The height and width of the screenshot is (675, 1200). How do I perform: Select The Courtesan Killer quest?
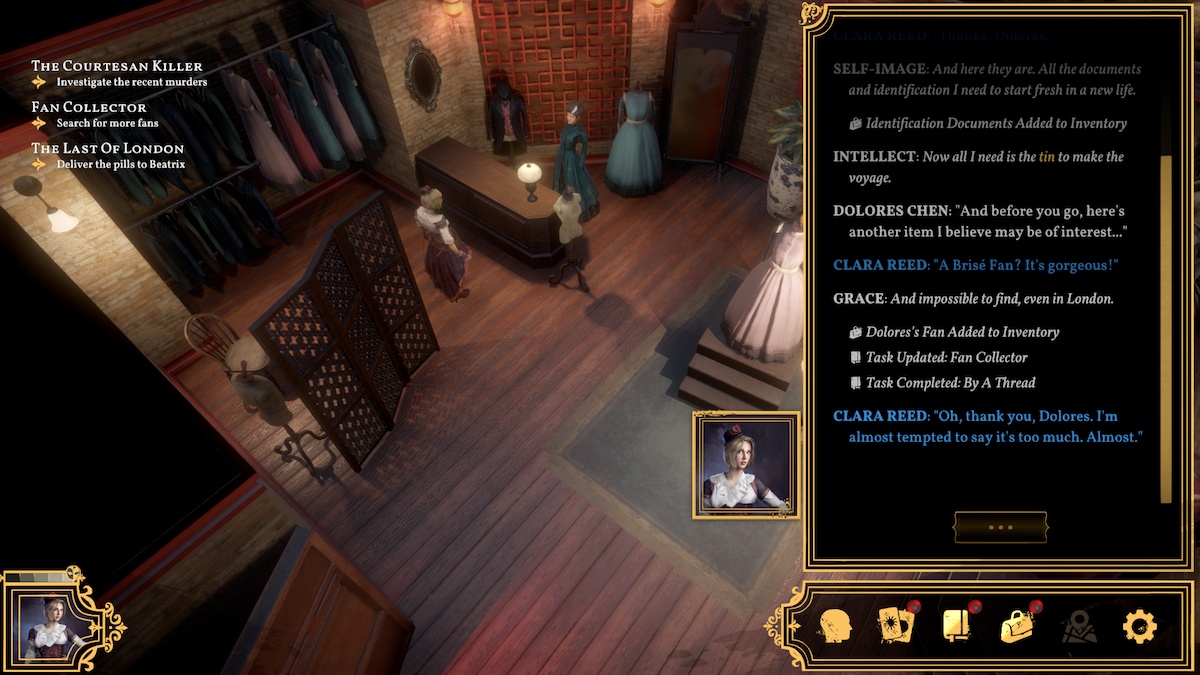coord(117,66)
